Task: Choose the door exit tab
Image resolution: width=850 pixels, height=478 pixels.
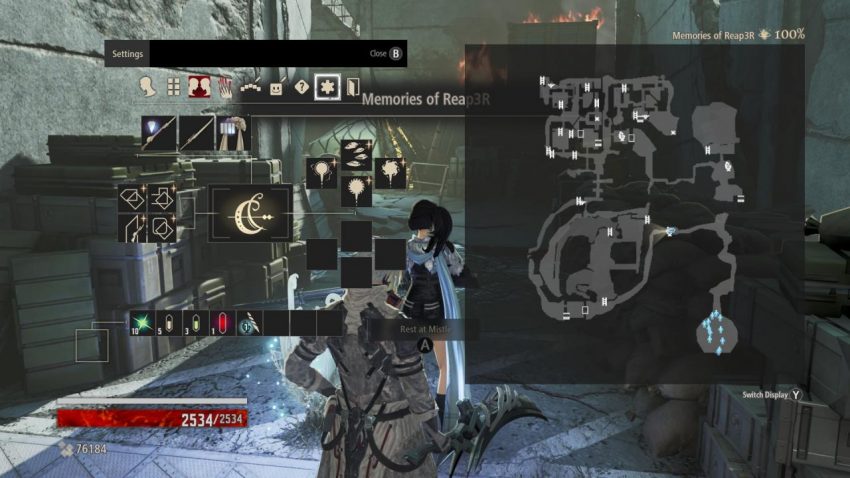Action: coord(352,86)
